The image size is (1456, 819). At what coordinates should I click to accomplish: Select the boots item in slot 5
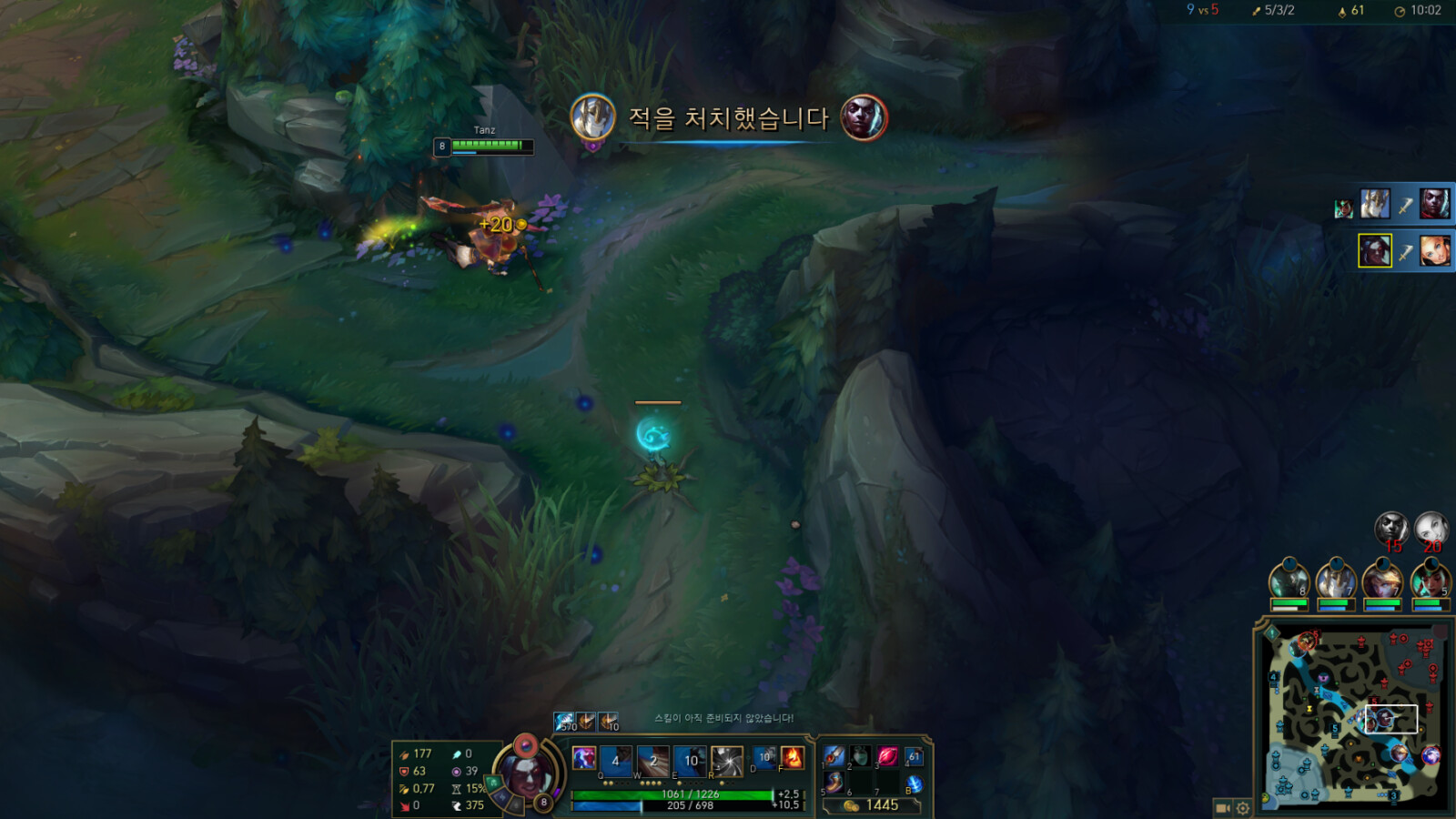tap(834, 784)
